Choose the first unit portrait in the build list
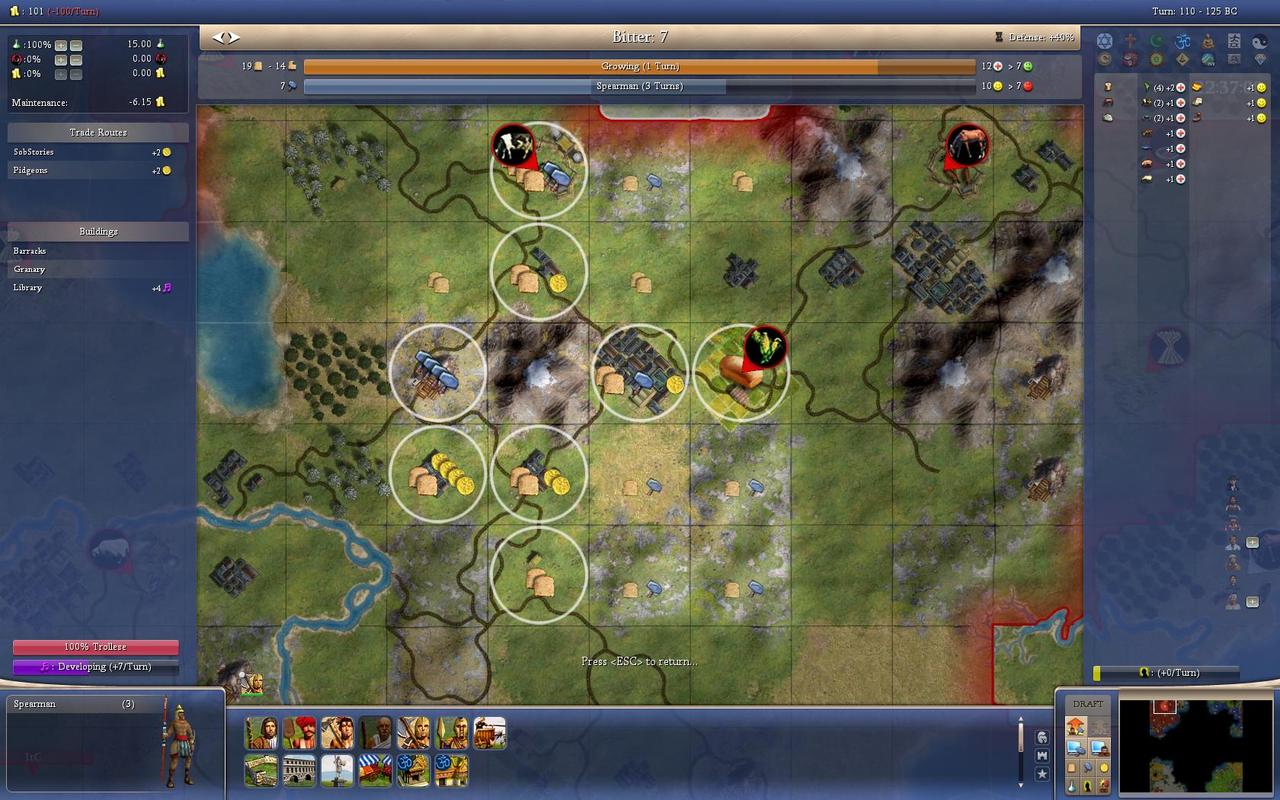This screenshot has height=800, width=1280. (261, 733)
